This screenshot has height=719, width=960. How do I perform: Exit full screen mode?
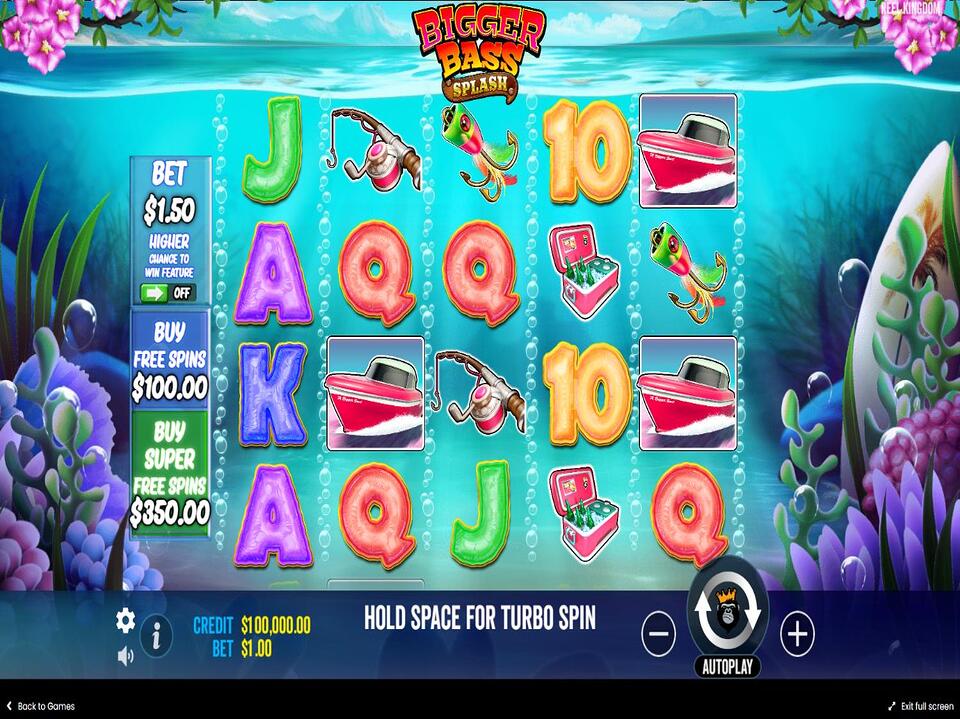tap(916, 707)
